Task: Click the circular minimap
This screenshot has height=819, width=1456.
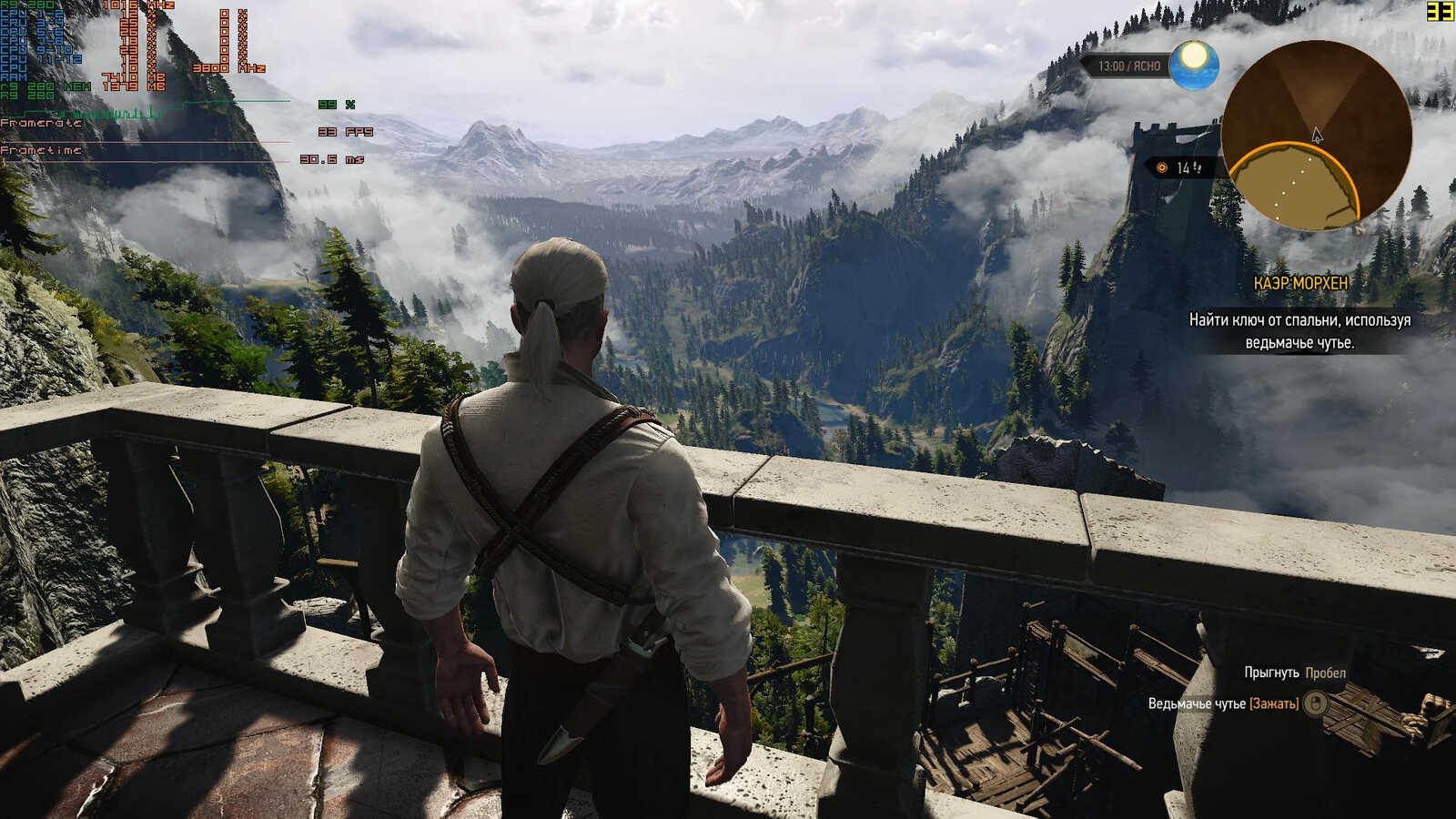Action: tap(1315, 135)
